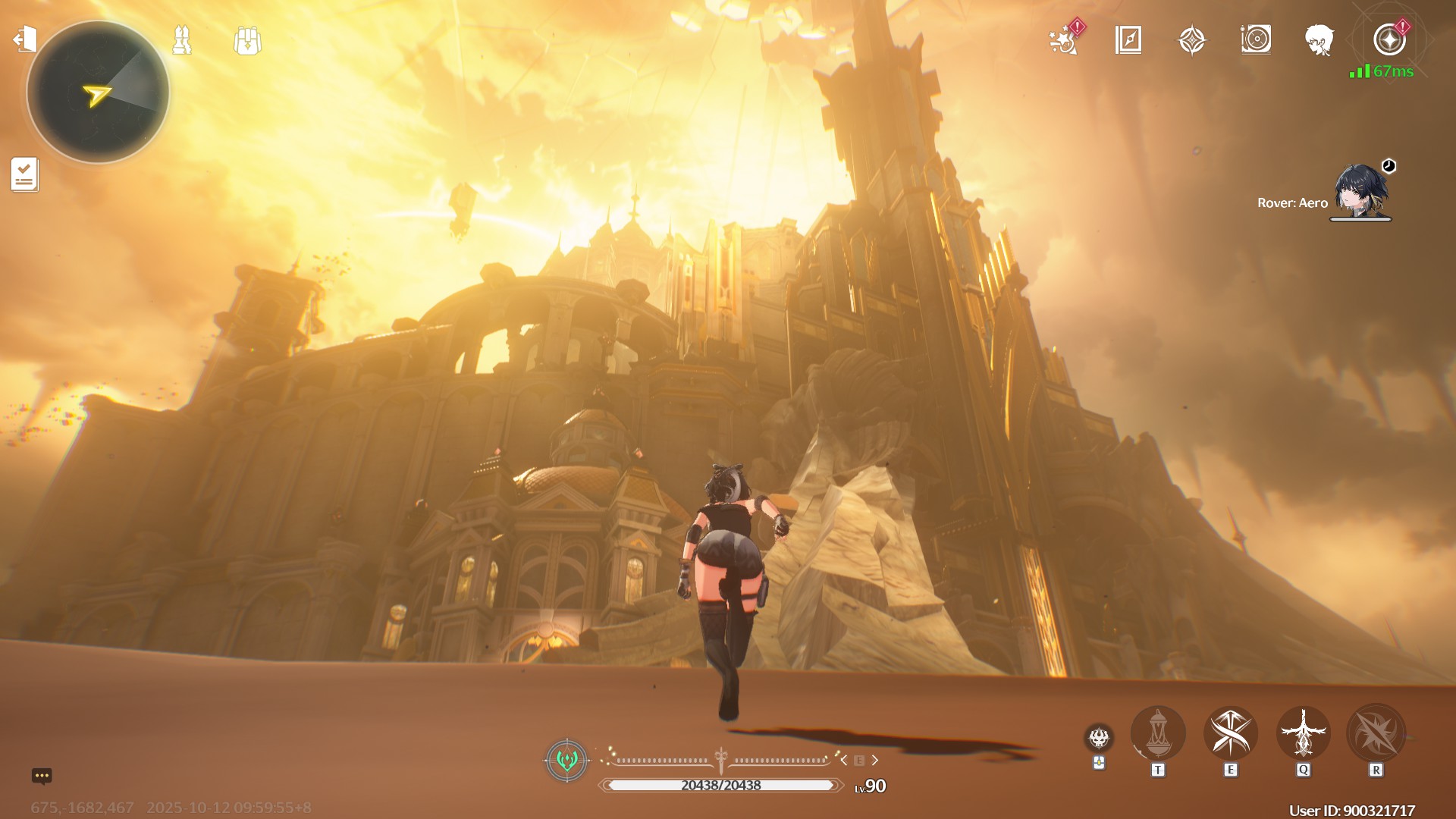Open the guidebook compass icon
This screenshot has height=819, width=1456.
click(x=1128, y=39)
